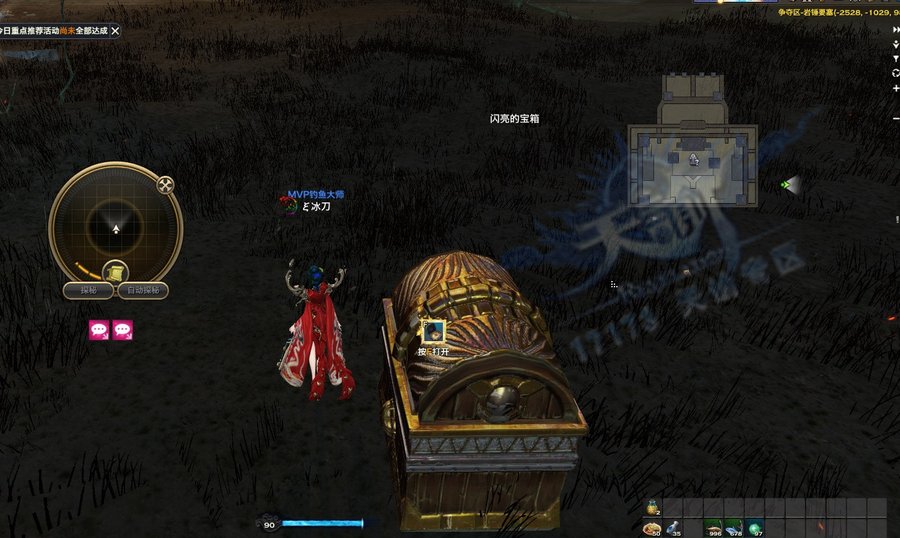Open the right pink chat bubble
This screenshot has width=900, height=538.
[x=123, y=329]
